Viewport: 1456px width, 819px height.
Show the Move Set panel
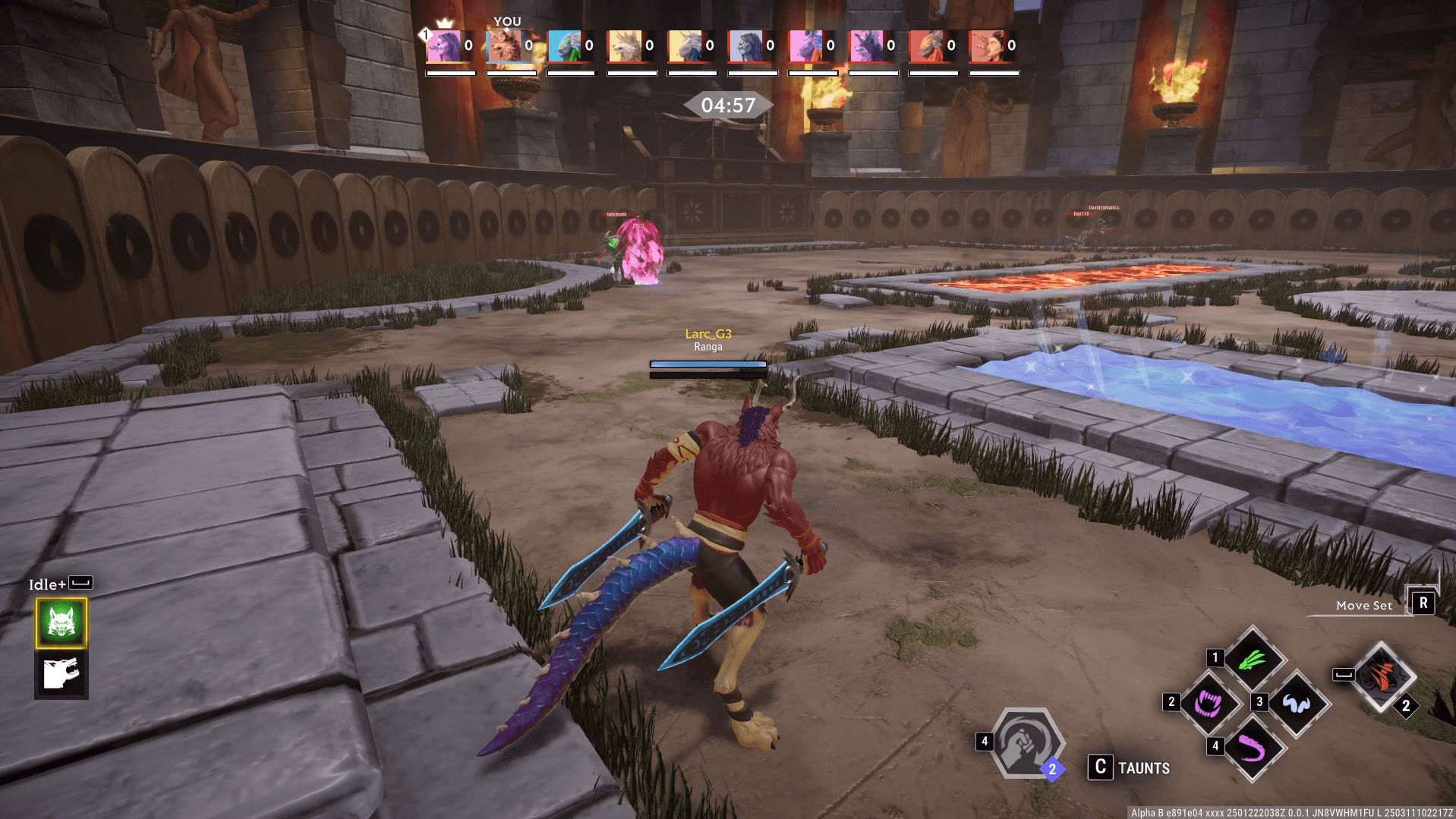coord(1422,603)
